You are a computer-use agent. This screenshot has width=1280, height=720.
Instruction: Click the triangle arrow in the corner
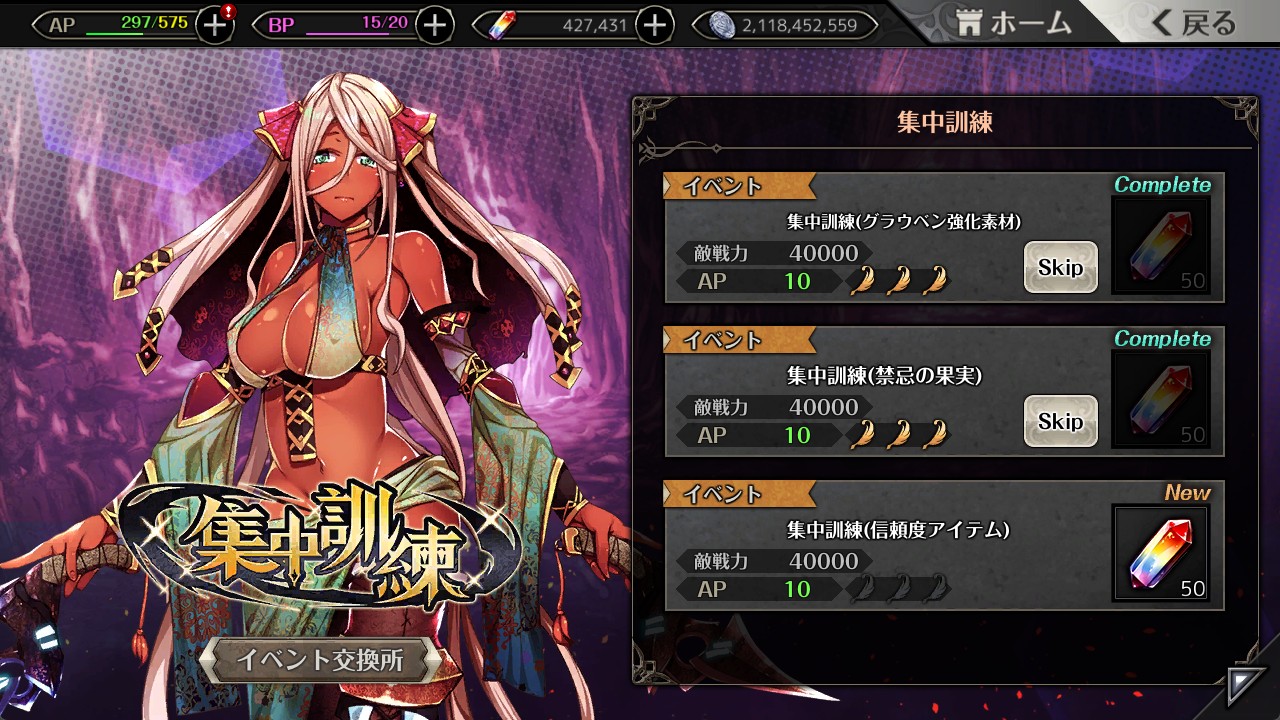[1246, 688]
